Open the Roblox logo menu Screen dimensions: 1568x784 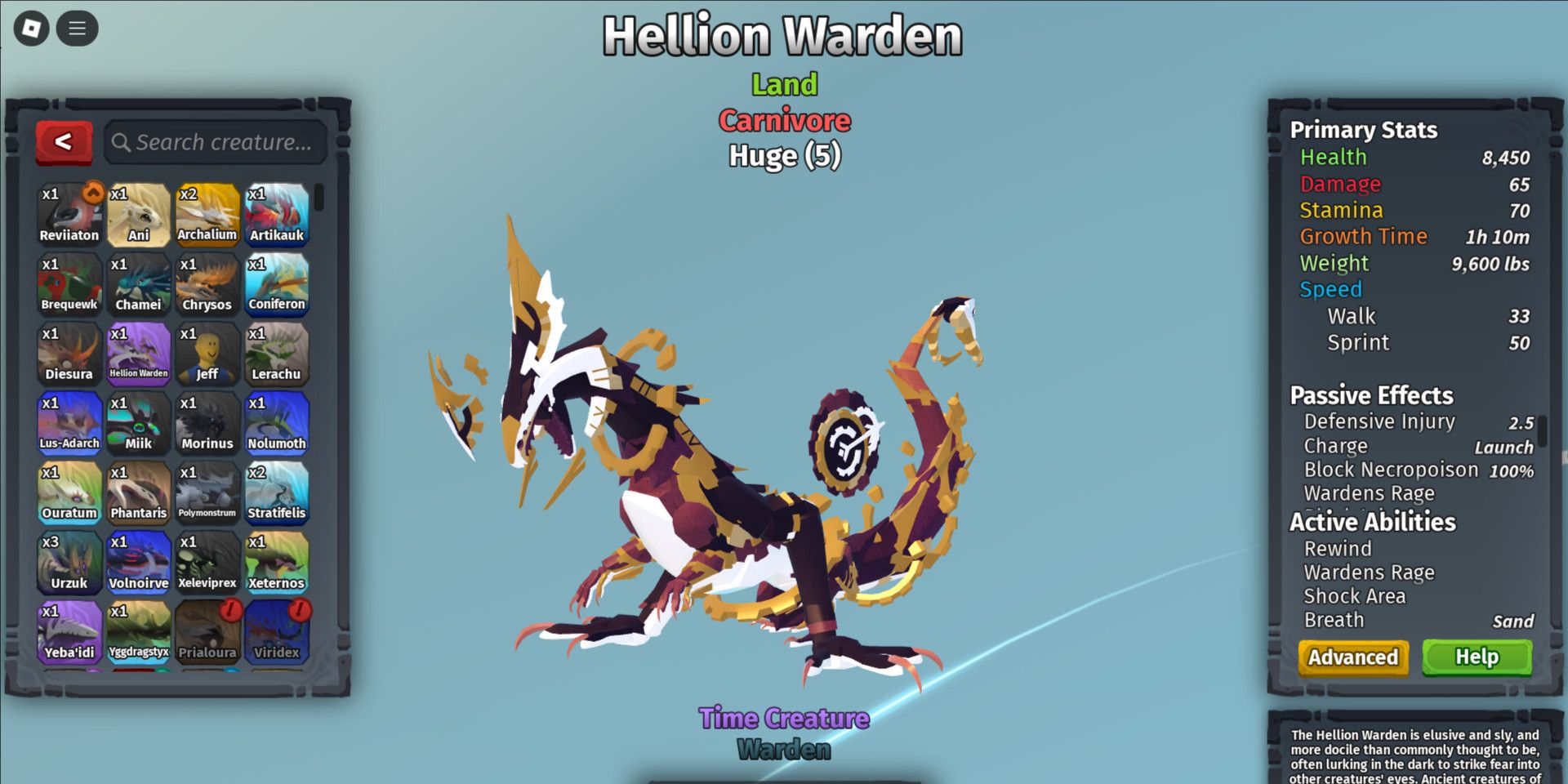[32, 29]
